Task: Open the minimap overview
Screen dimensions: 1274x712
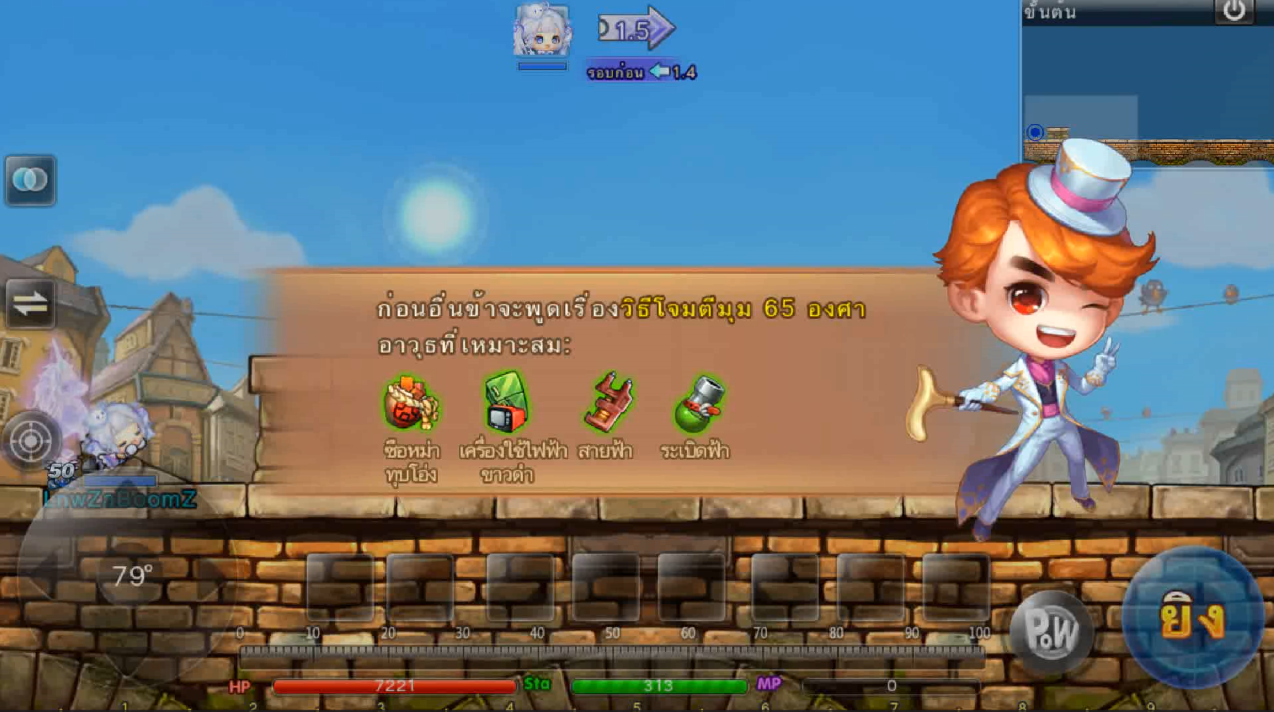Action: pyautogui.click(x=1146, y=92)
